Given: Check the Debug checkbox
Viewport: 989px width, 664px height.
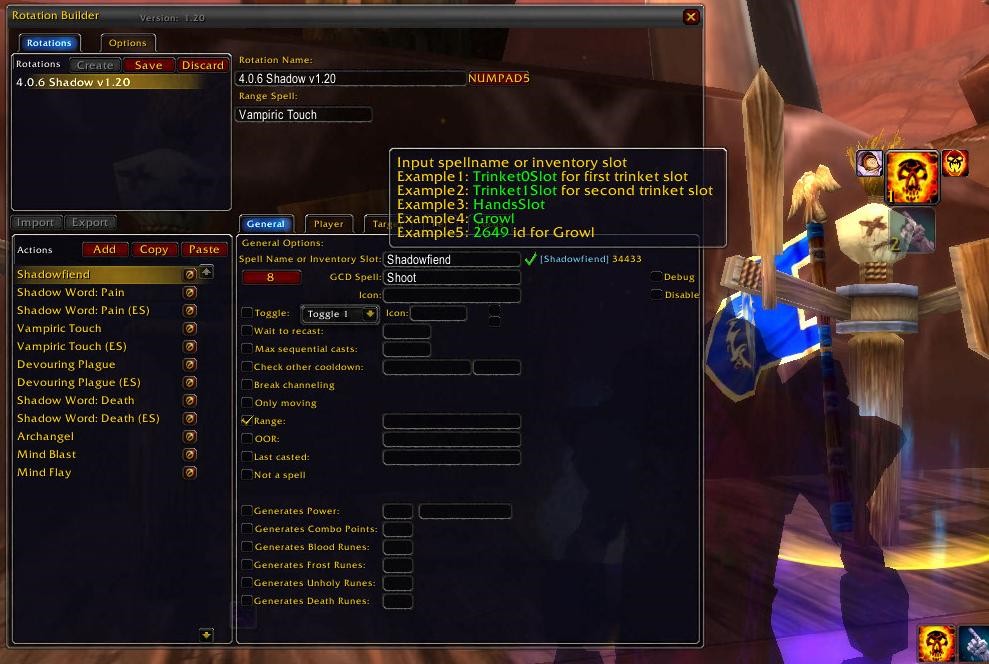Looking at the screenshot, I should coord(656,277).
